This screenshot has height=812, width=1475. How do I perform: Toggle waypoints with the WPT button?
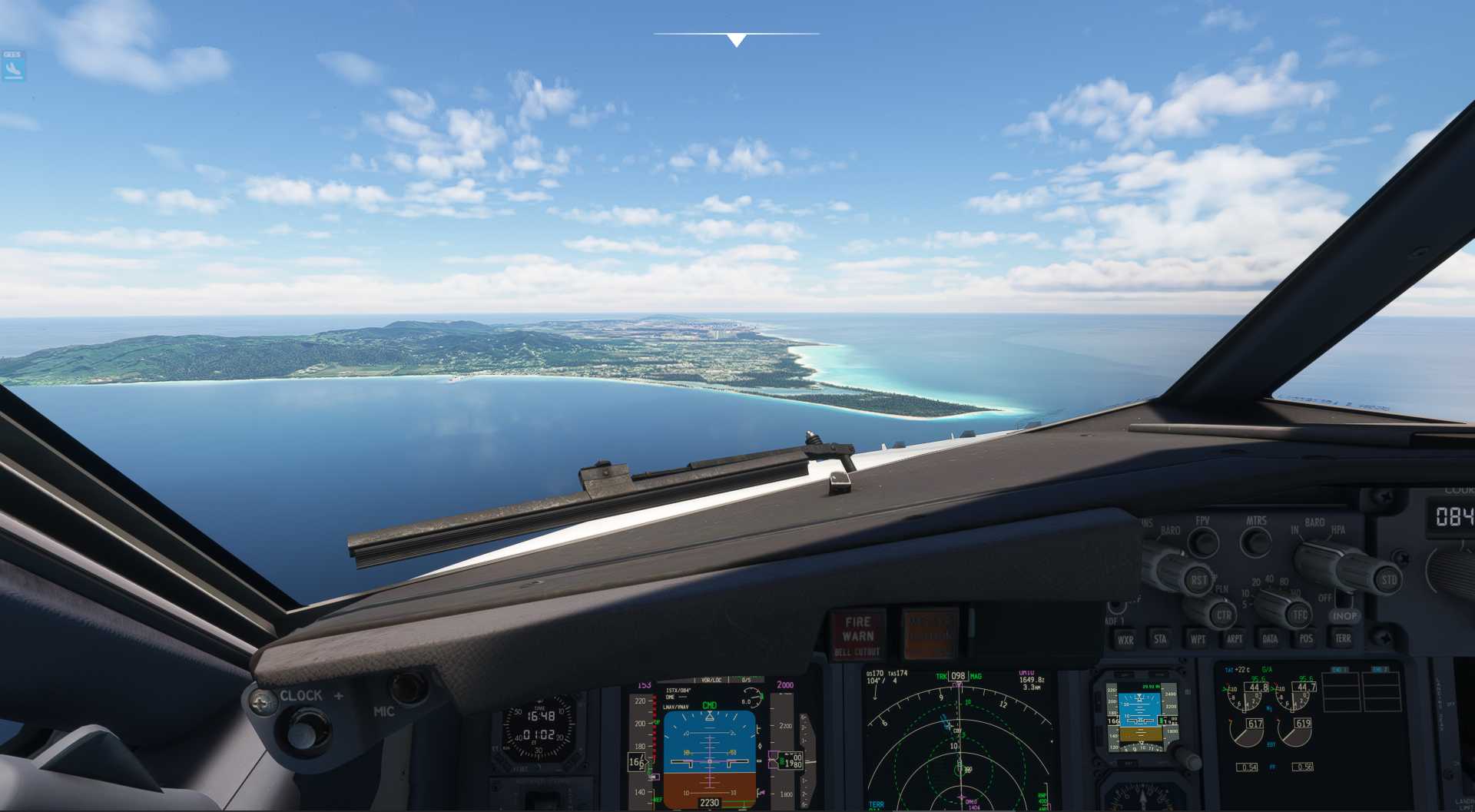tap(1198, 638)
